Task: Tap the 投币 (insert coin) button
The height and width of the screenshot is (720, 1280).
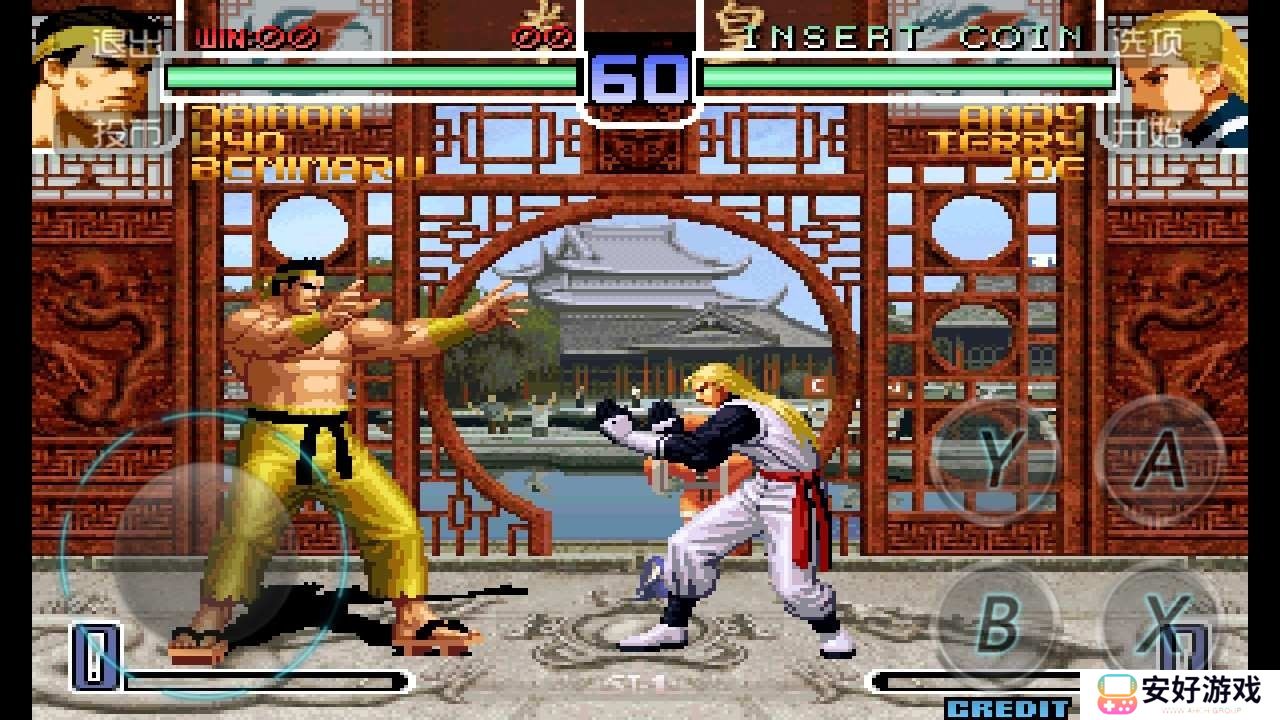Action: [x=128, y=130]
